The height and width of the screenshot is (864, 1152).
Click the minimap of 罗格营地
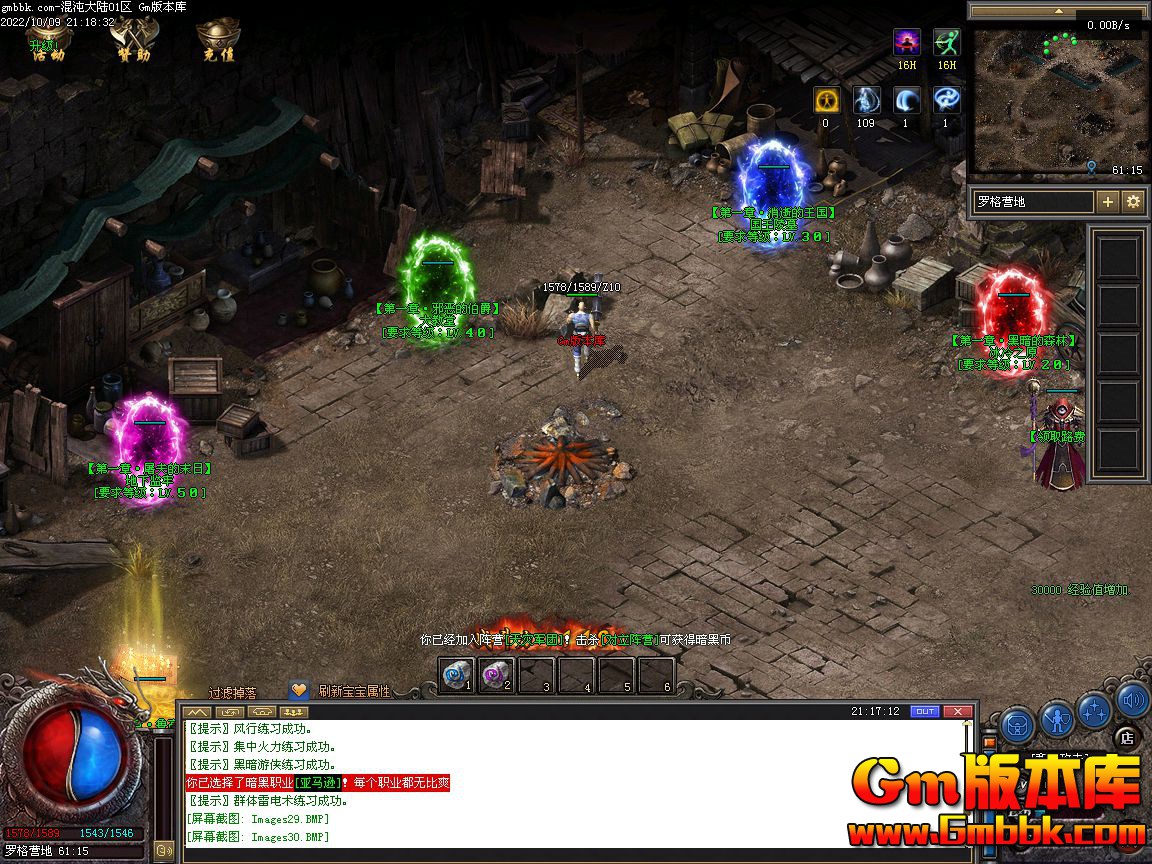coord(1058,102)
